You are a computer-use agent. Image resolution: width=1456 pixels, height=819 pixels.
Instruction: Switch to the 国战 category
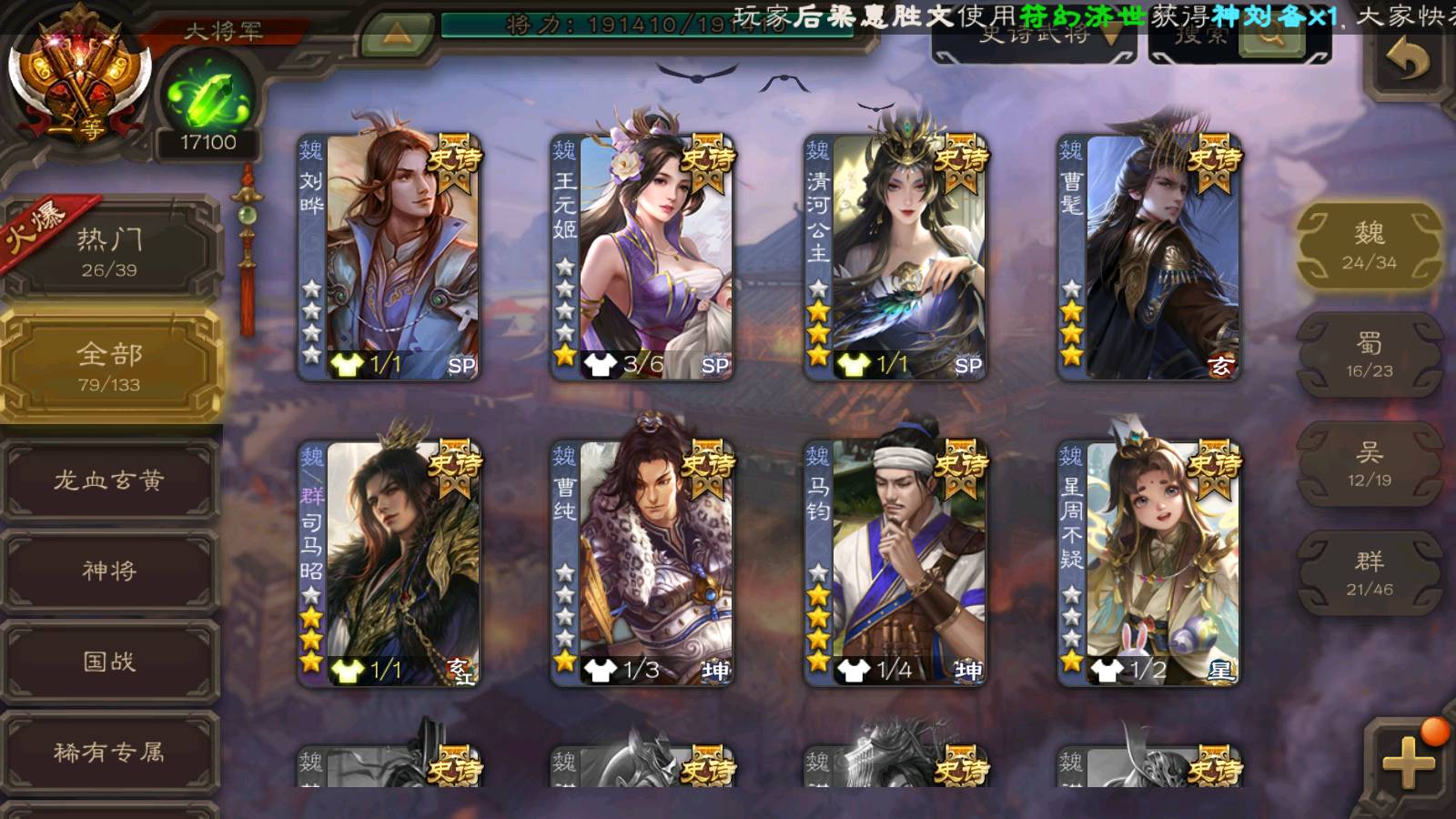click(x=110, y=662)
